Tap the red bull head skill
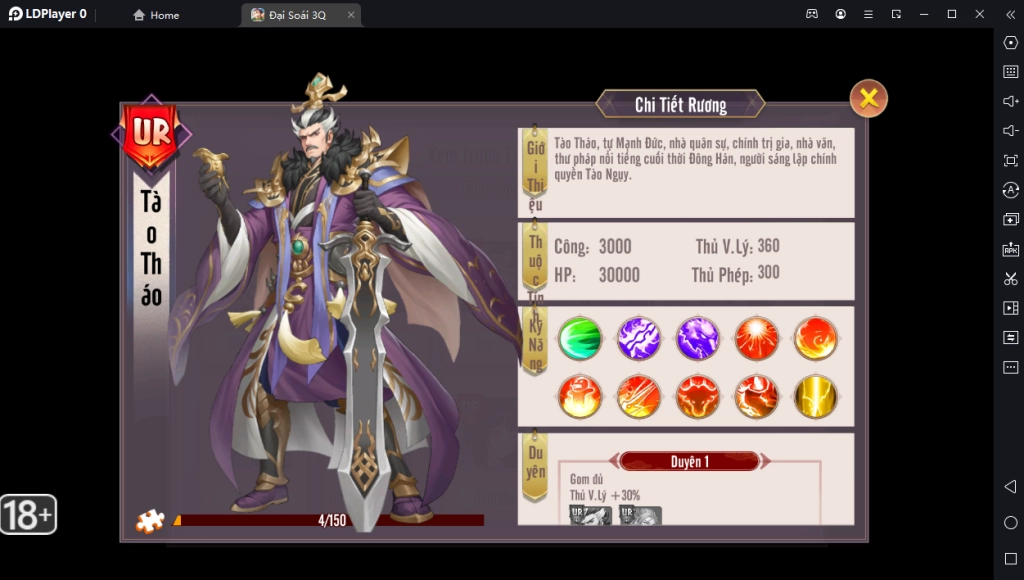Screen dimensions: 1024x580 (697, 397)
